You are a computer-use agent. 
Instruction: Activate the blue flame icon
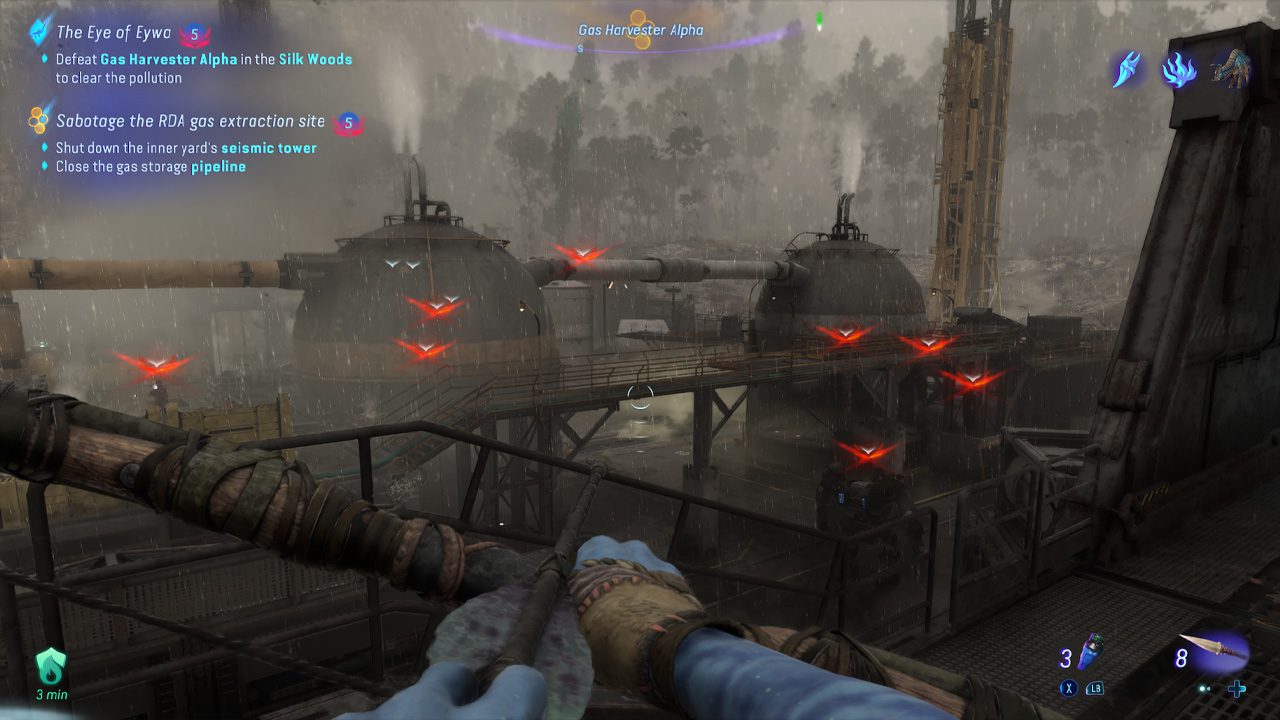pos(1179,70)
